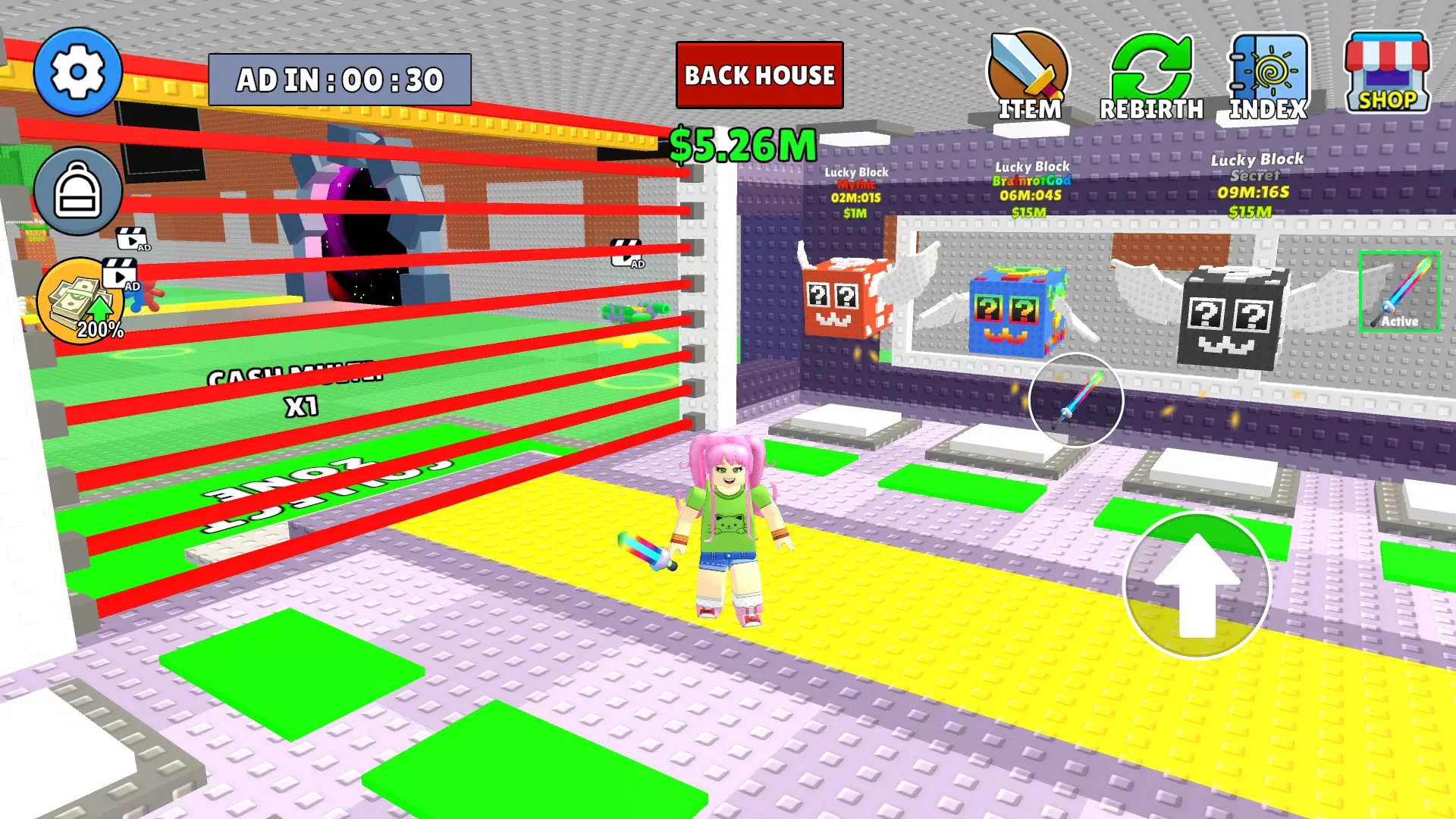Click the $5.26M cash total display
Viewport: 1456px width, 819px height.
[742, 141]
